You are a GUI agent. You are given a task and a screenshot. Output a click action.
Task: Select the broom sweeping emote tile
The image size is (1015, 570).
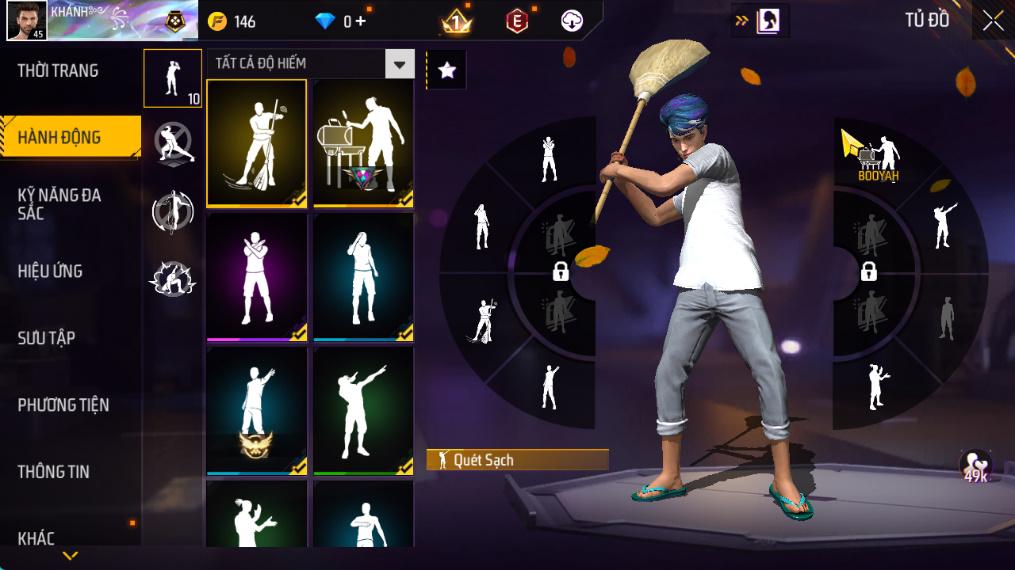pos(256,143)
